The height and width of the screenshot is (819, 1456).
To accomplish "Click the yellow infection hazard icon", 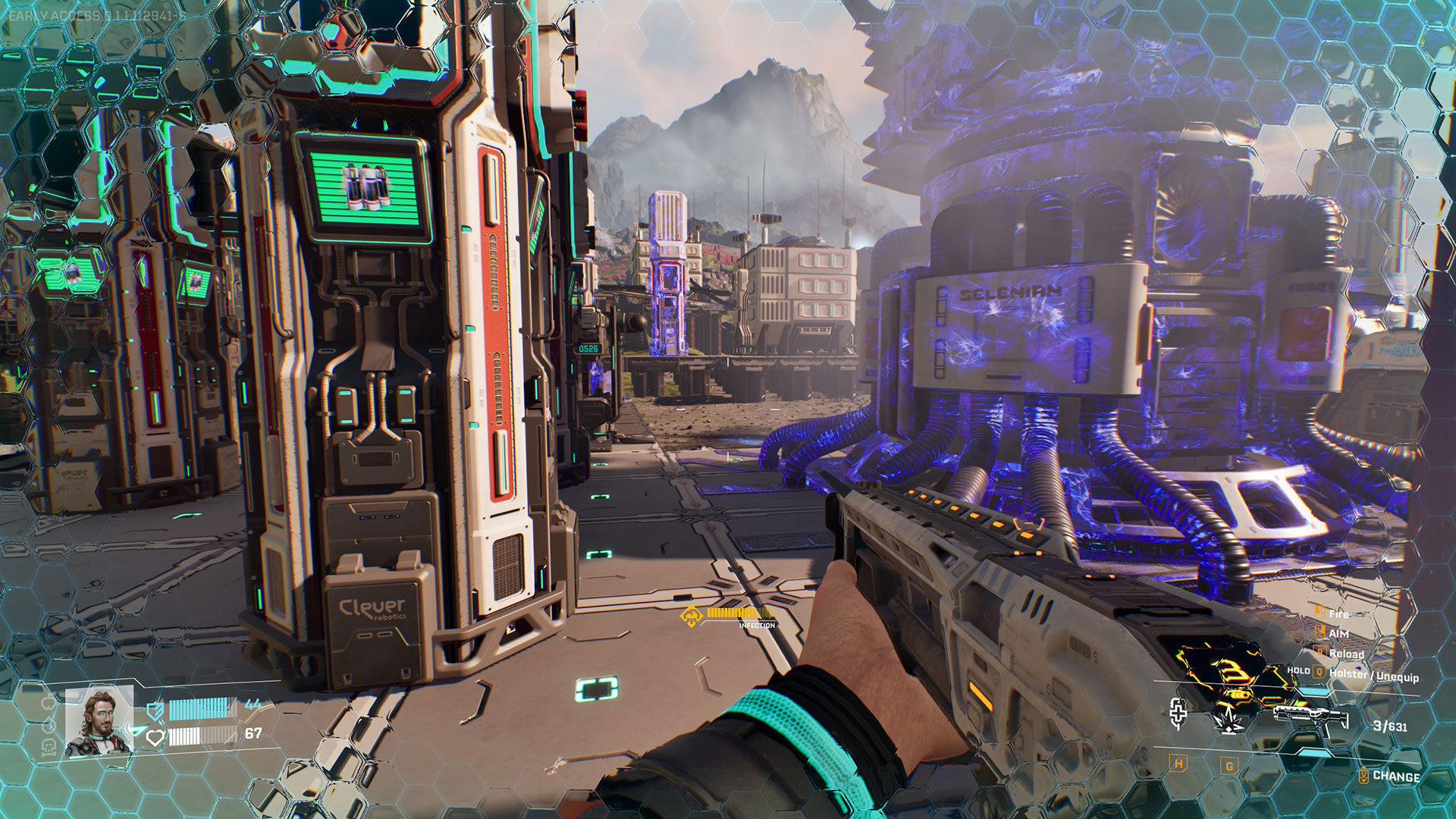I will tap(691, 617).
